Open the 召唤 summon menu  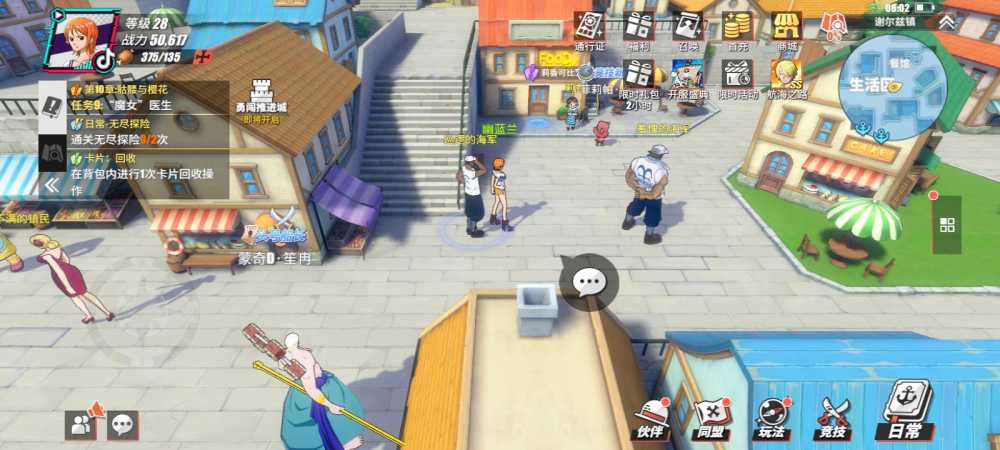(687, 27)
